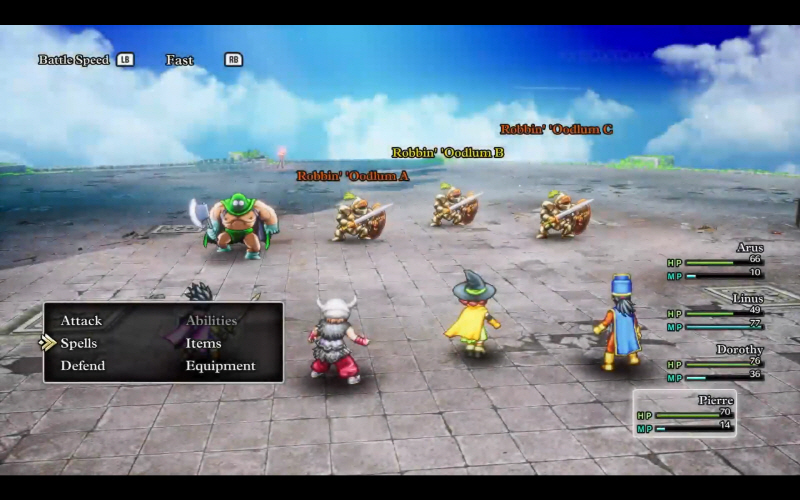Target the Robbin' 'Oodlum A label

click(353, 176)
